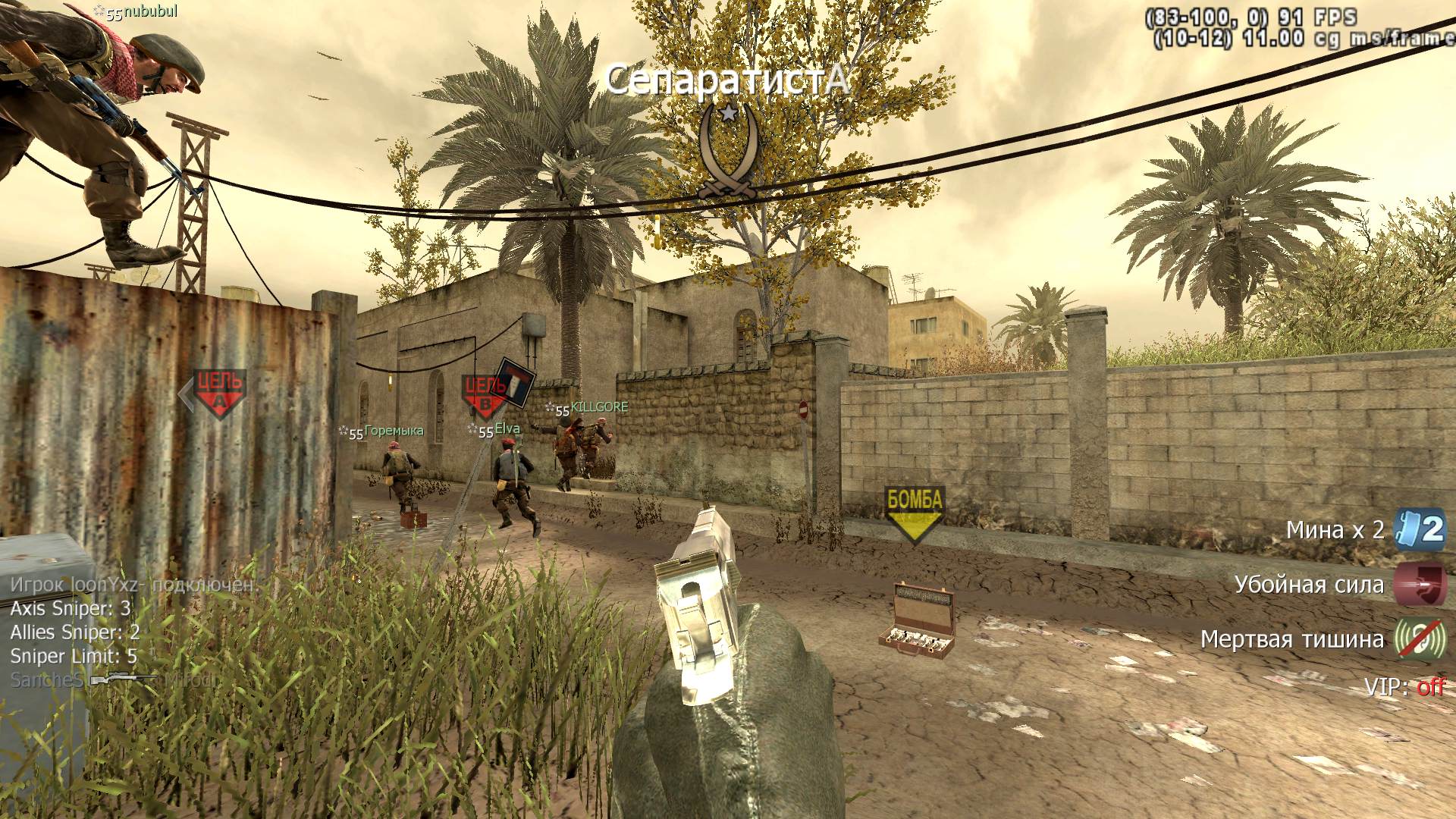Image resolution: width=1456 pixels, height=819 pixels.
Task: Click the ЦЕЛЬ A objective marker
Action: pos(219,393)
